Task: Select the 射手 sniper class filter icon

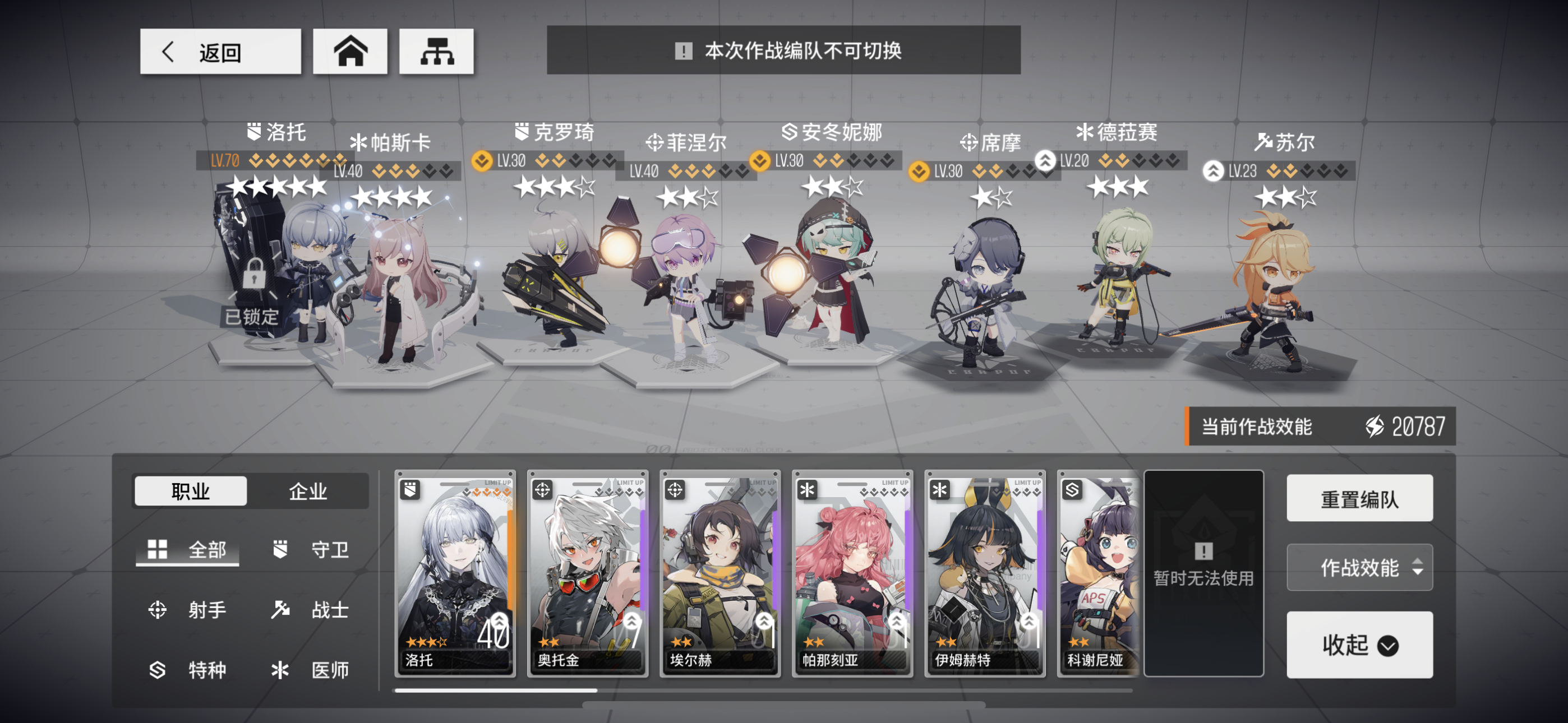Action: coord(158,610)
